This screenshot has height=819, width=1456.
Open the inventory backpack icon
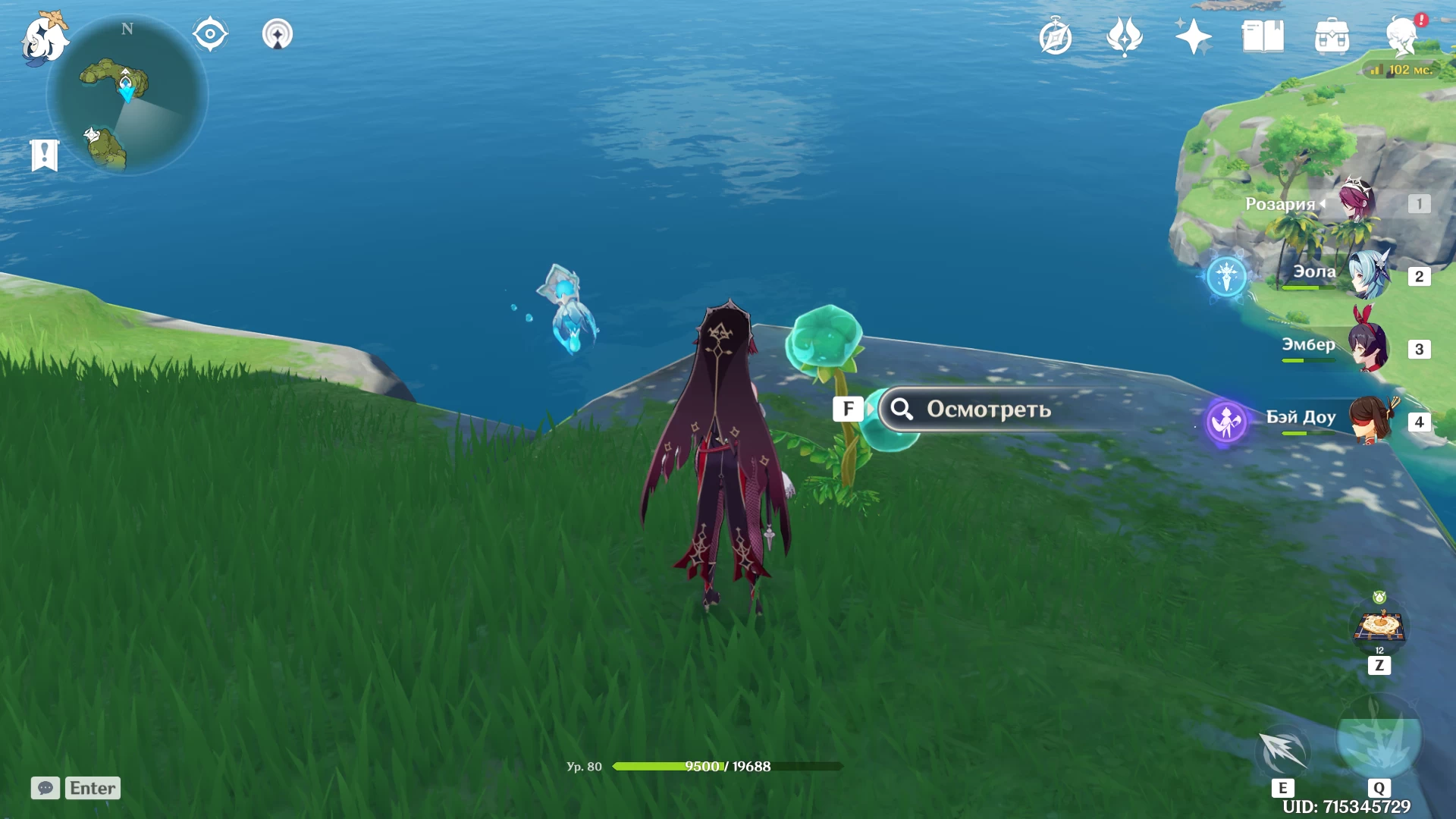(x=1332, y=36)
